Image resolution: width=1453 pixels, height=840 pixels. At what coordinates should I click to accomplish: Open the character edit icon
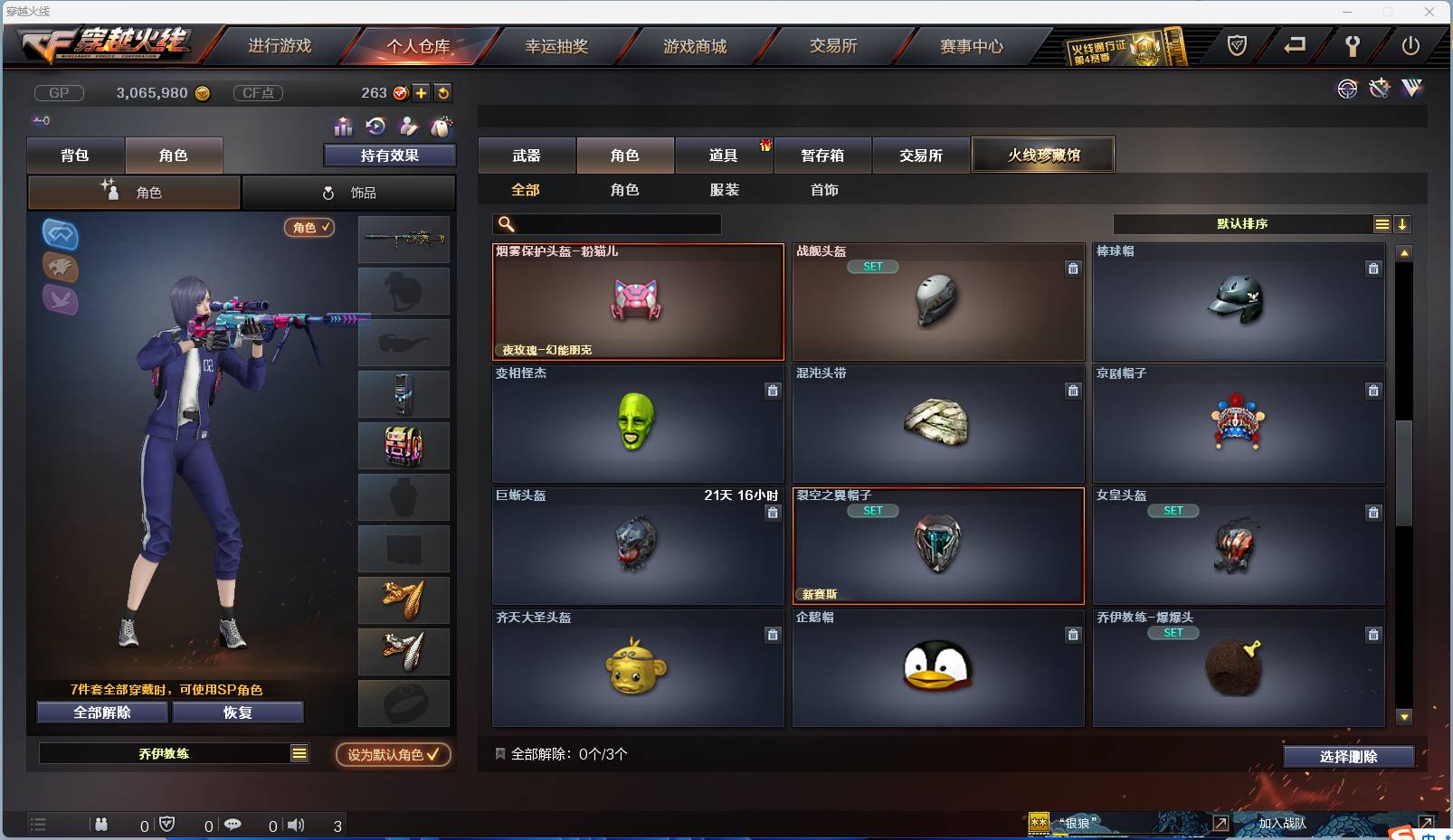409,127
